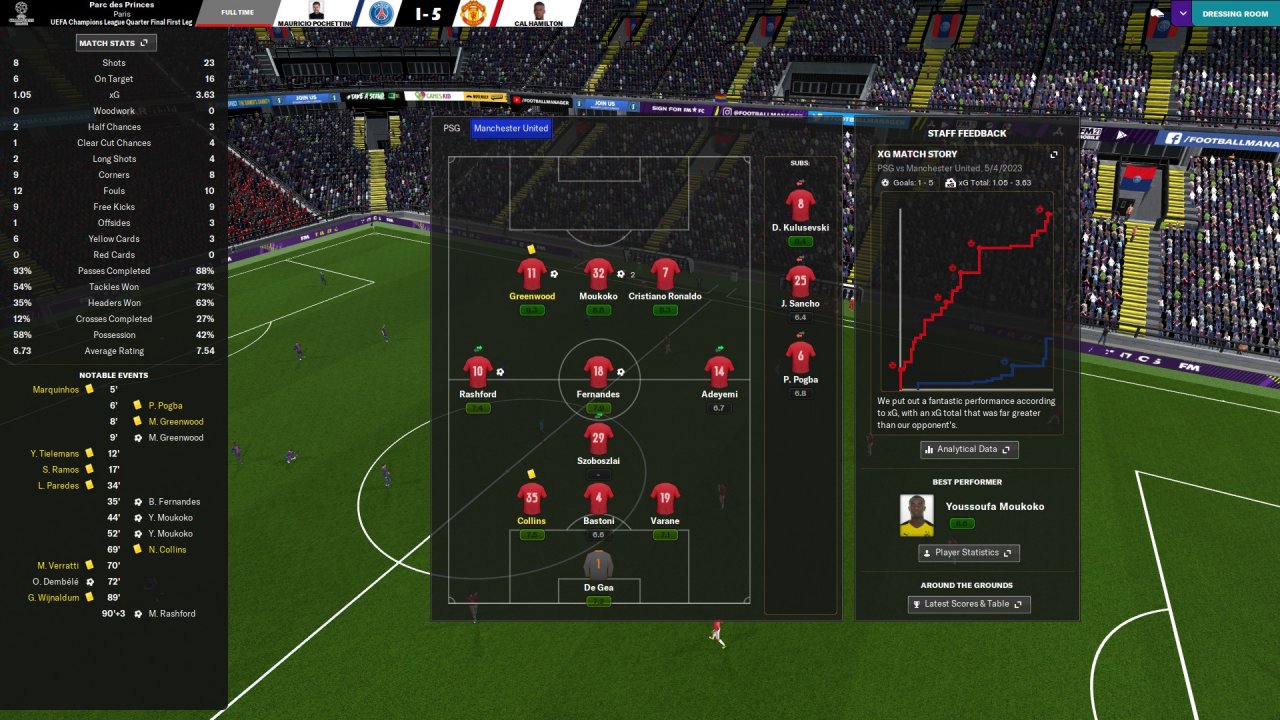Choose Szoboszlai's number 29 shirt
The image size is (1280, 720).
click(x=598, y=439)
